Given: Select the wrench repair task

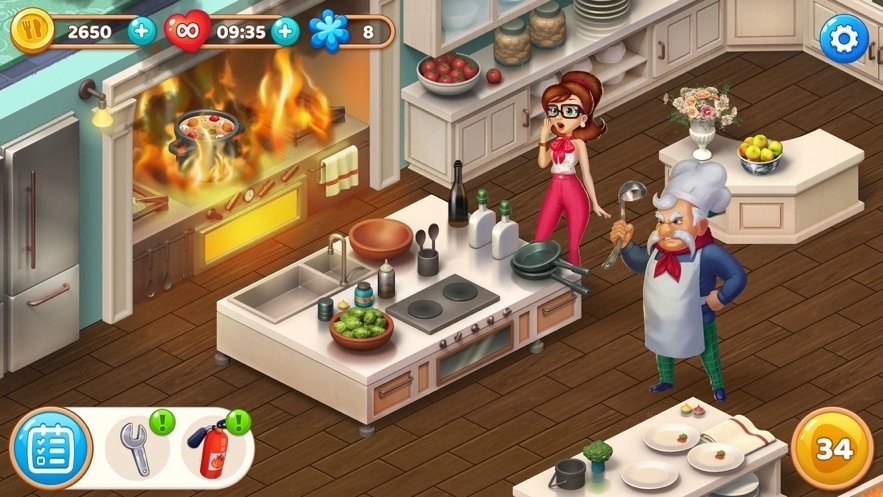Looking at the screenshot, I should click(x=134, y=448).
